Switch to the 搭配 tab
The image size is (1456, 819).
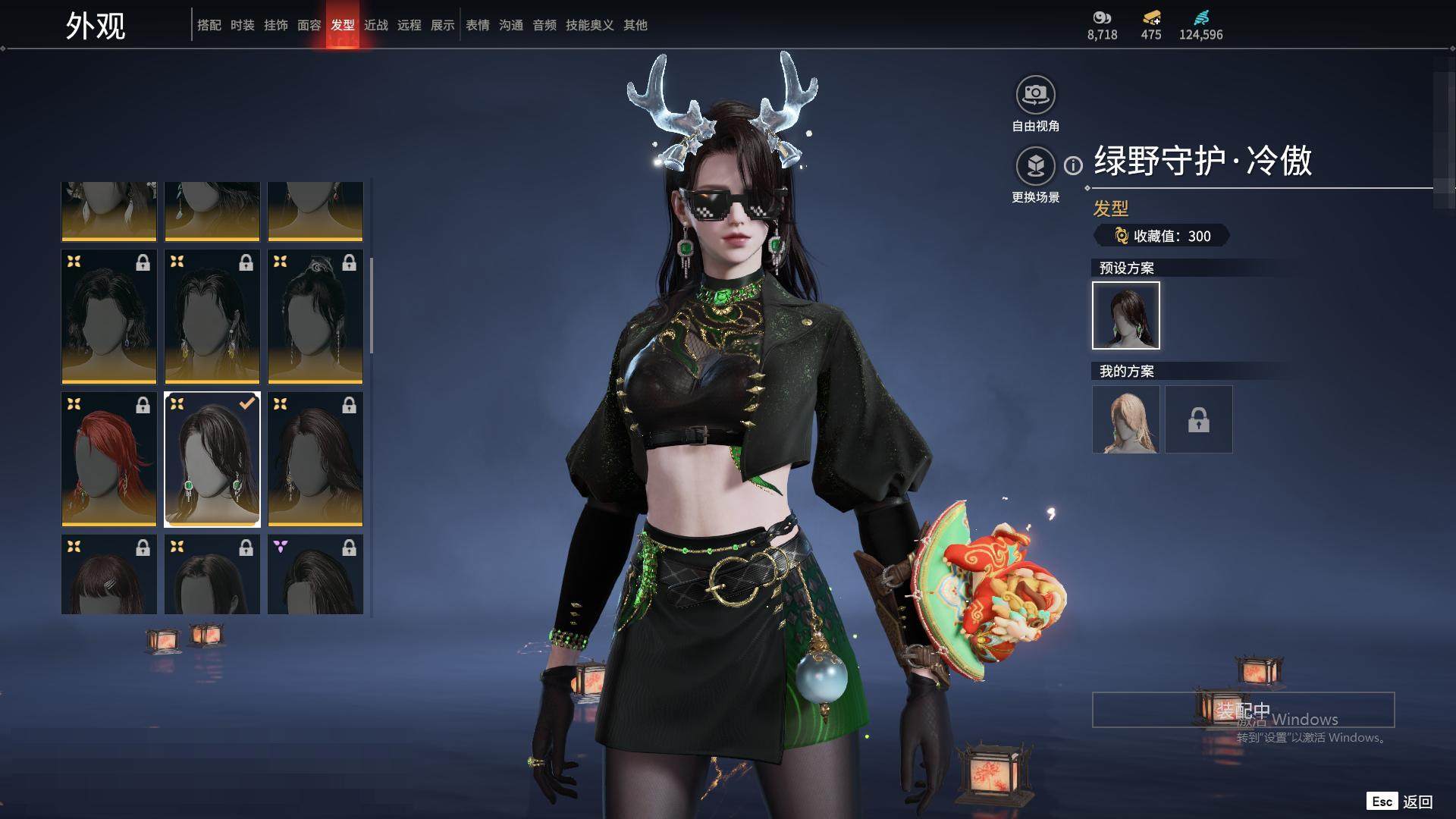pos(209,25)
